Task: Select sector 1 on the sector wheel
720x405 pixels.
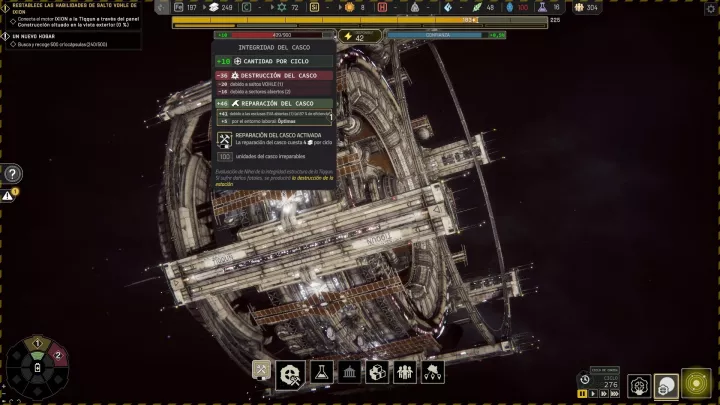Action: pyautogui.click(x=38, y=345)
